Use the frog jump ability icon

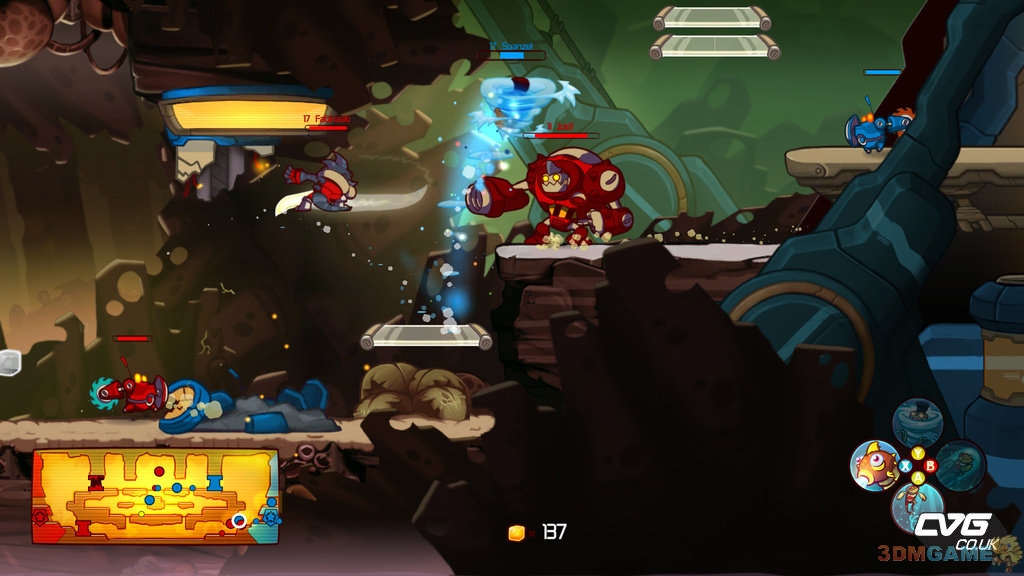pos(916,506)
